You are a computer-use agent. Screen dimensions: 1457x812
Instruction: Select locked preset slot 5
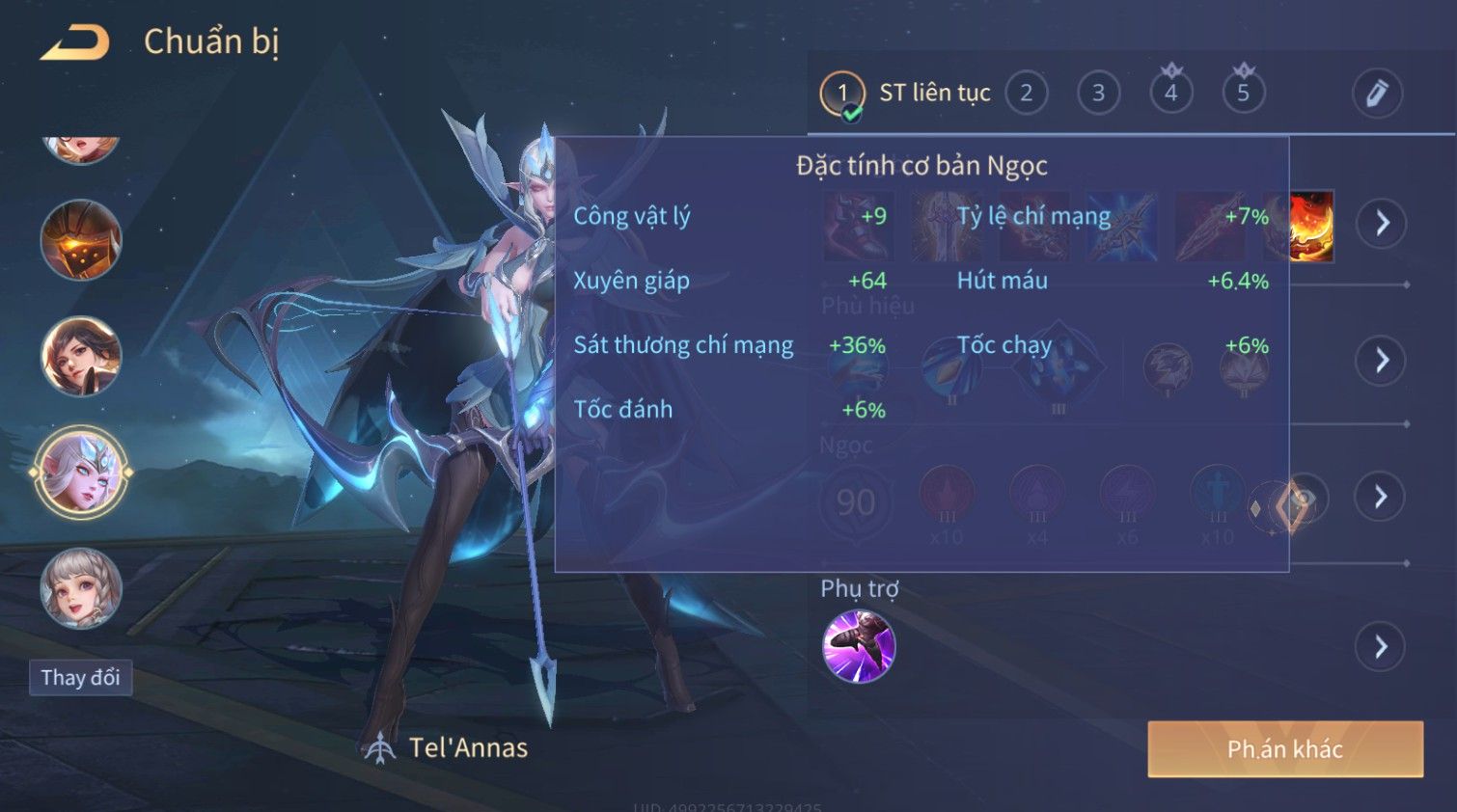click(1243, 94)
